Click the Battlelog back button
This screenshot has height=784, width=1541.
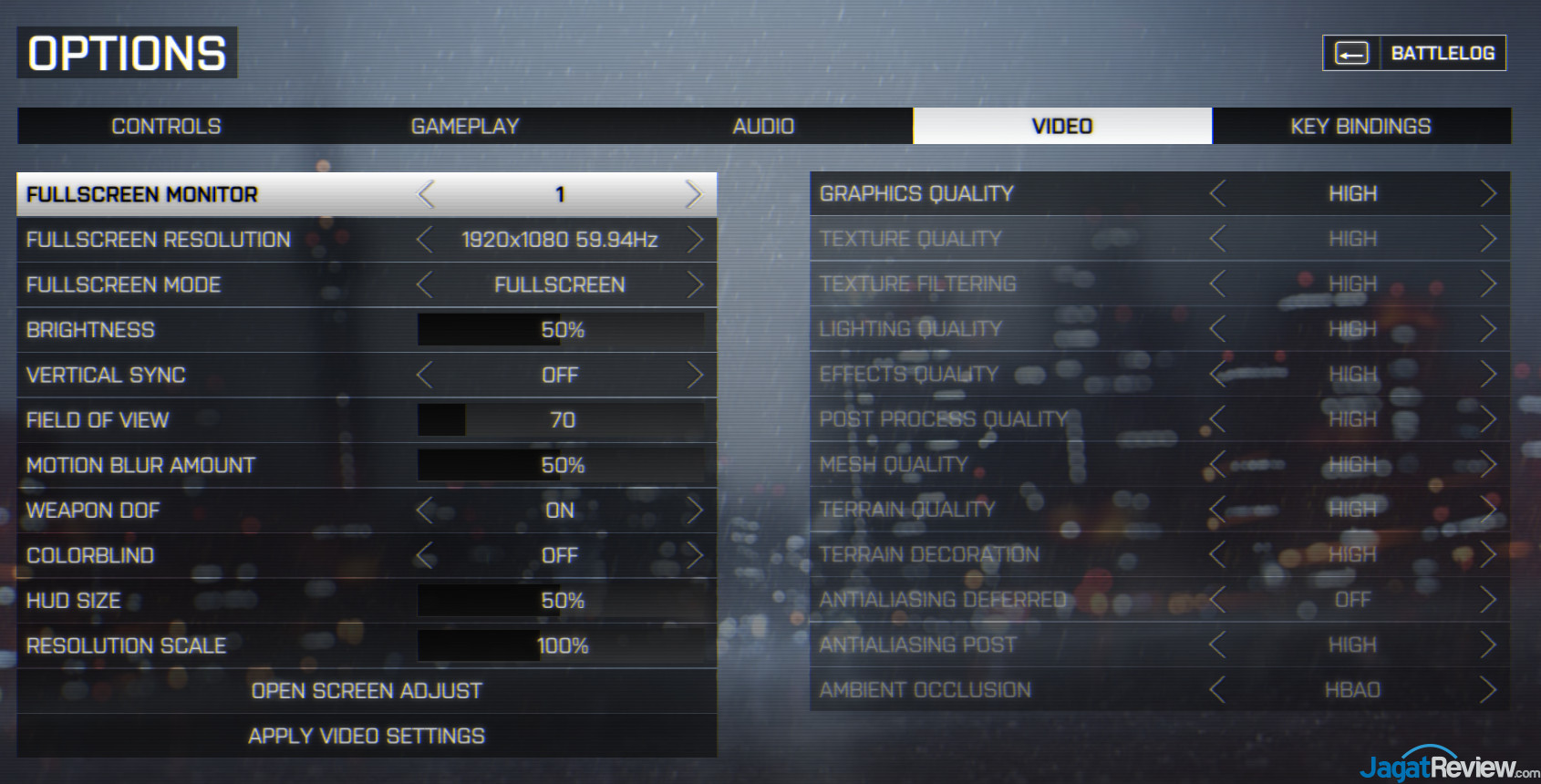click(x=1413, y=53)
